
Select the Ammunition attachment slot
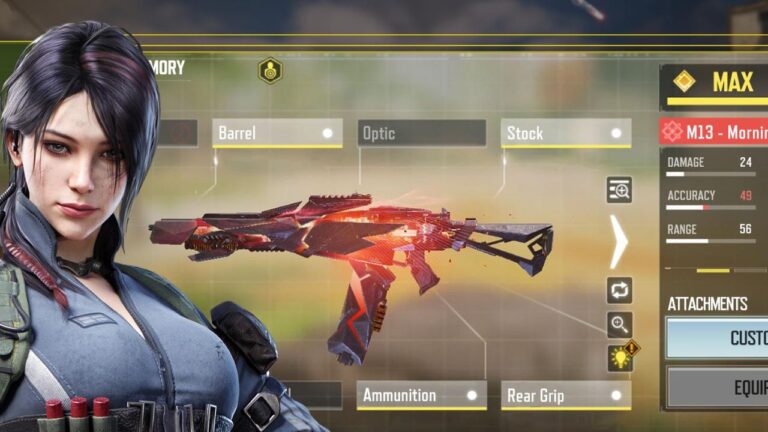(x=421, y=395)
